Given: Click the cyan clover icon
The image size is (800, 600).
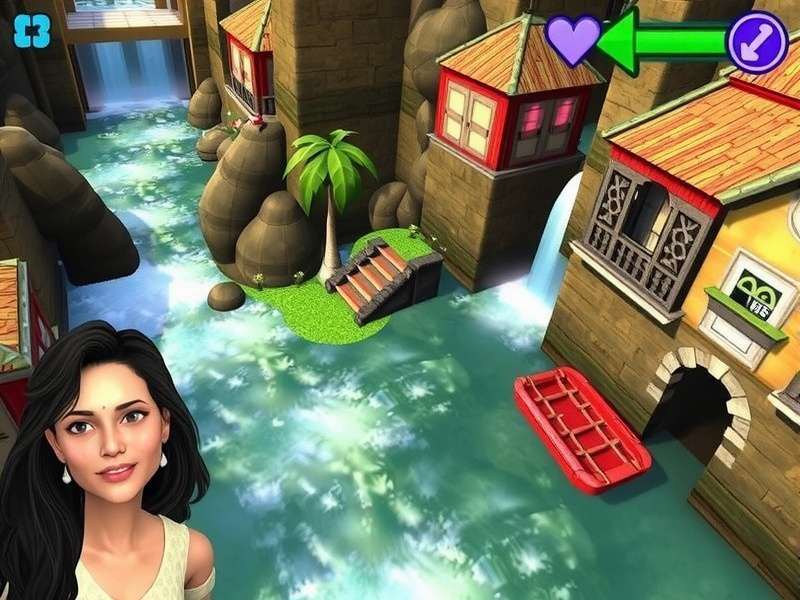Looking at the screenshot, I should 31,32.
